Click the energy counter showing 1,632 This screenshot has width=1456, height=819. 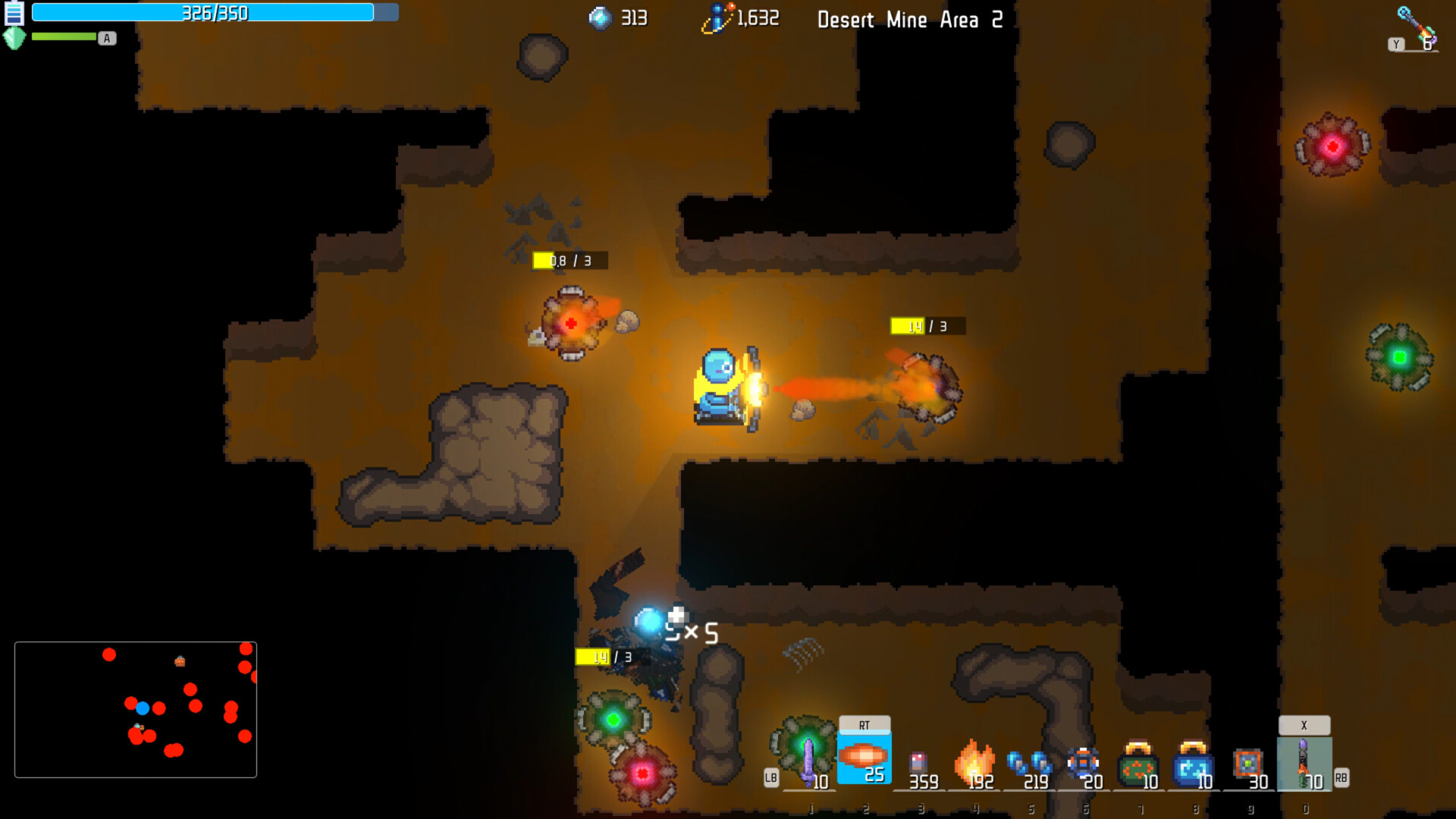click(739, 17)
